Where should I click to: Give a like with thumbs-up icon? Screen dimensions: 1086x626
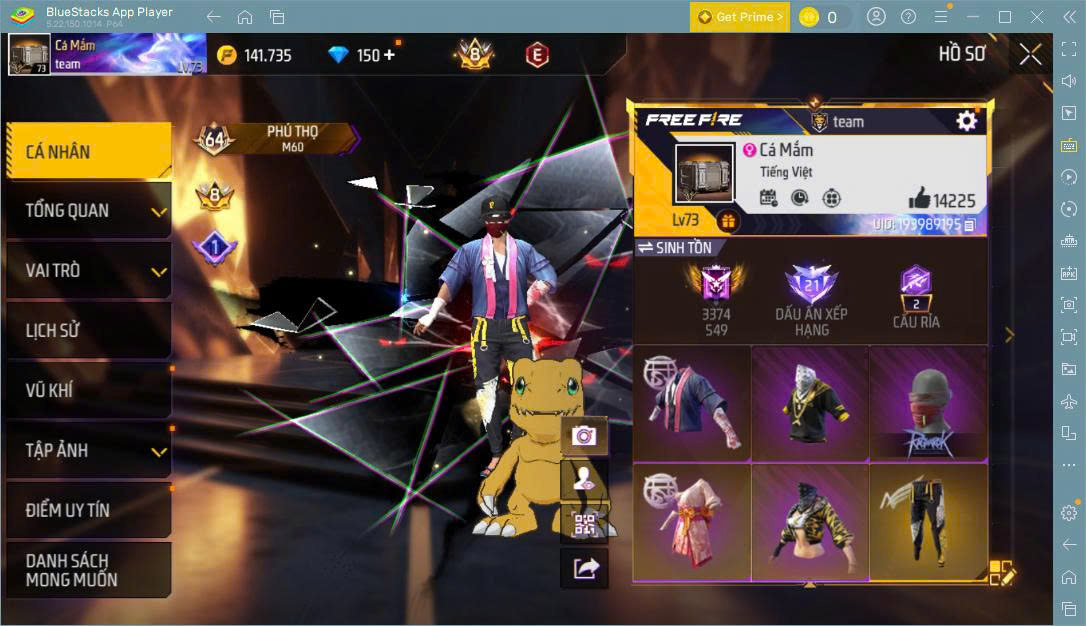pos(919,198)
